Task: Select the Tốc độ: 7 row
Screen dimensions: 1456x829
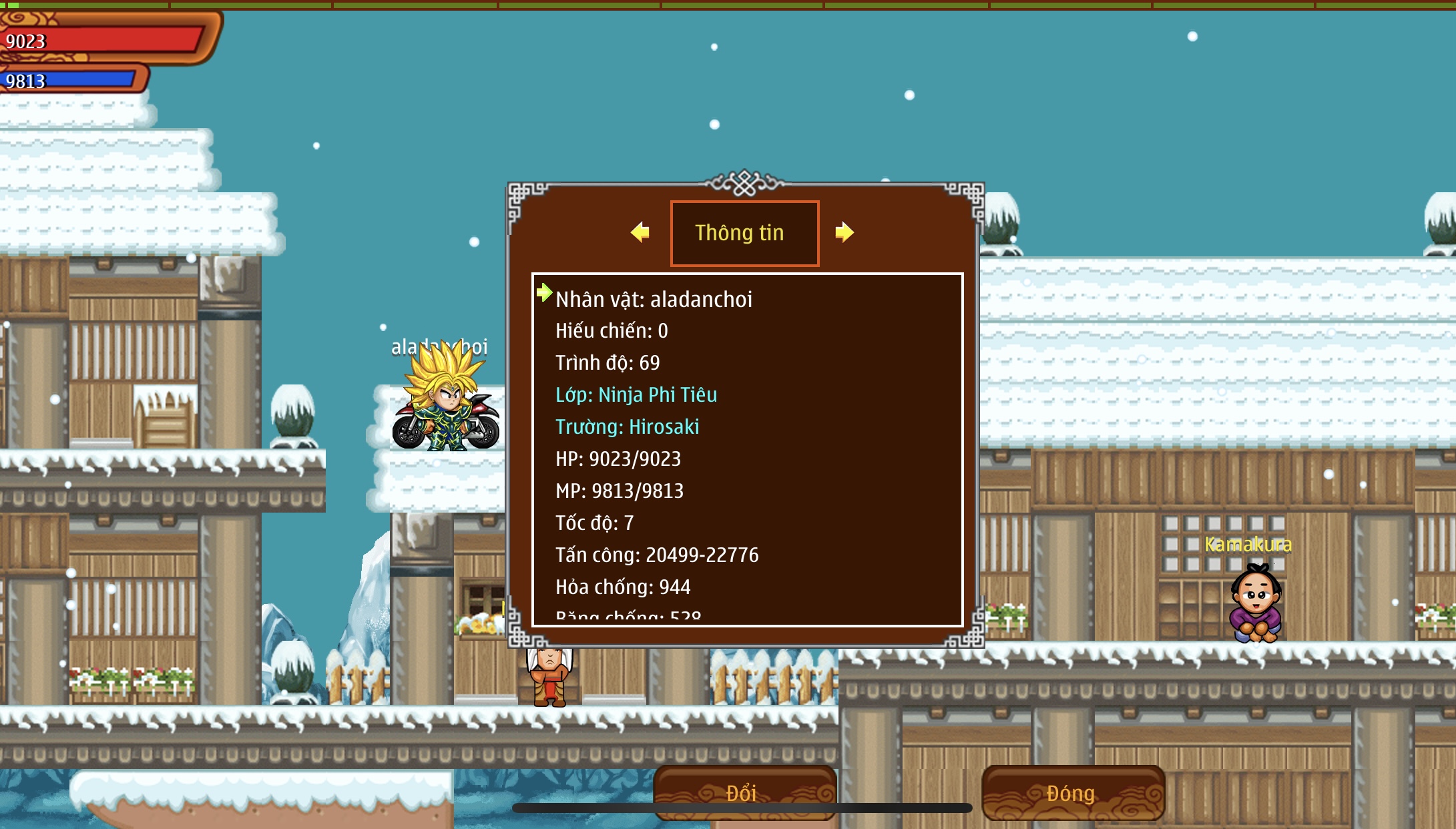Action: coord(594,523)
